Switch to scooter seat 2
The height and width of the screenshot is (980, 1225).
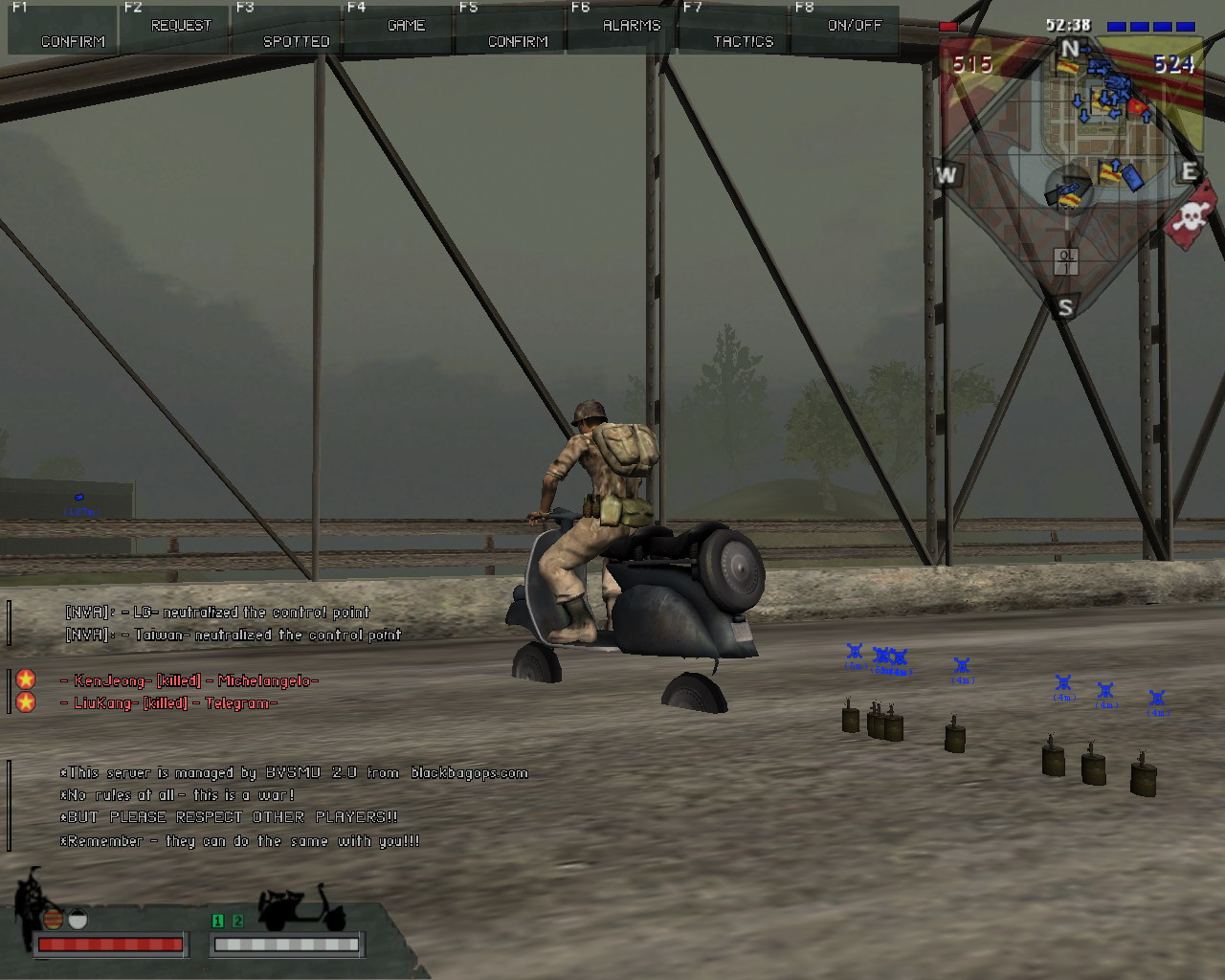point(237,921)
